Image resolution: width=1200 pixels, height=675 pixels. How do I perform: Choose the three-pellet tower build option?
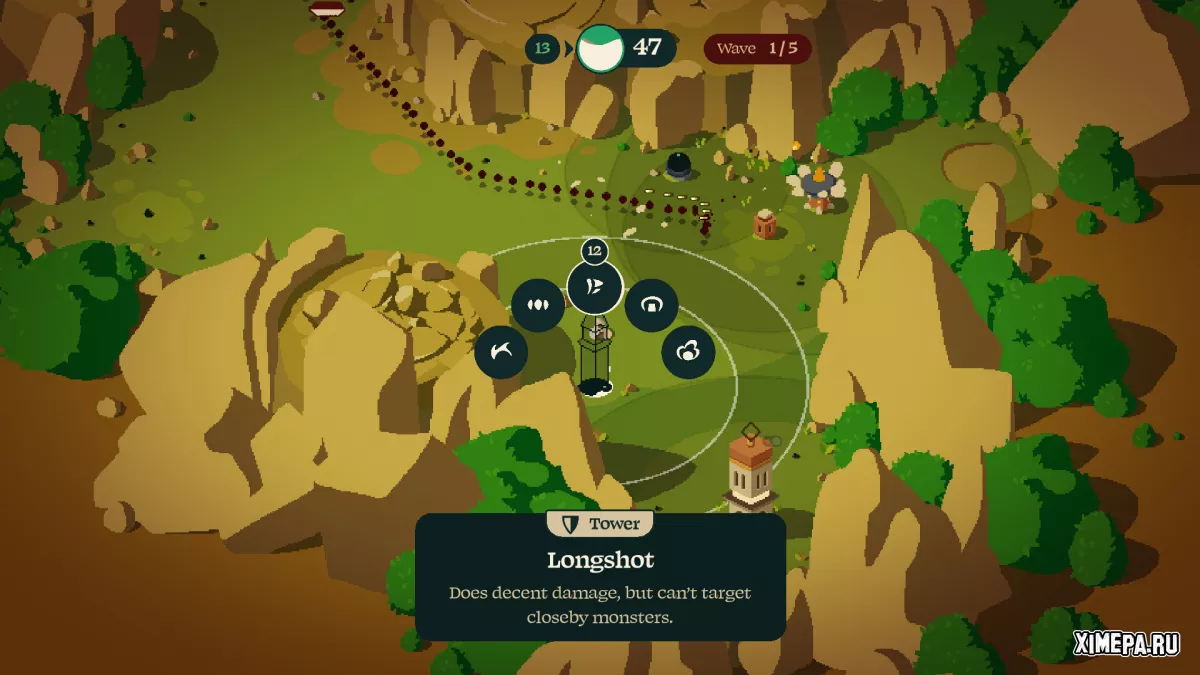(x=538, y=305)
